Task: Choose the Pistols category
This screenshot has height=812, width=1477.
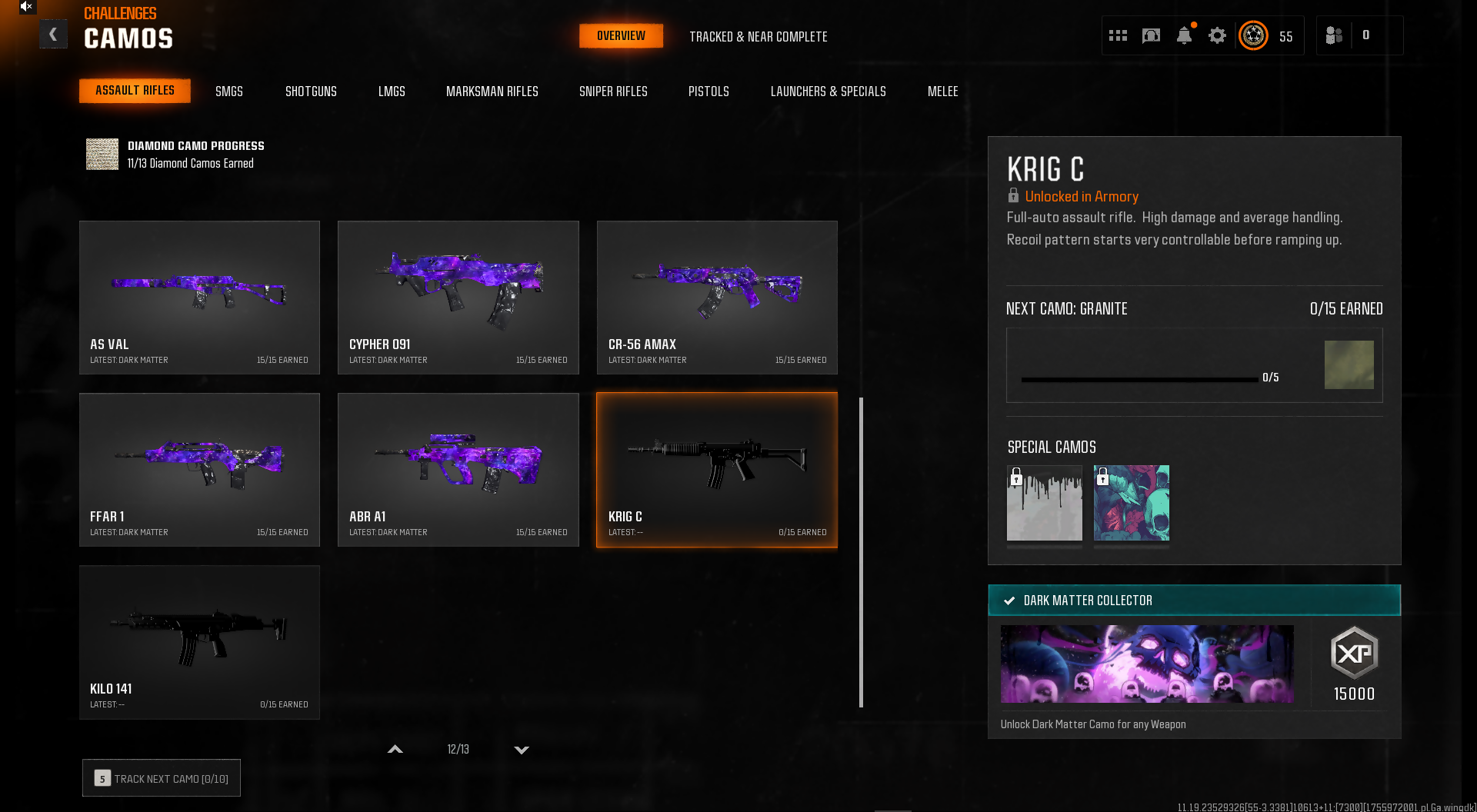Action: pyautogui.click(x=708, y=92)
